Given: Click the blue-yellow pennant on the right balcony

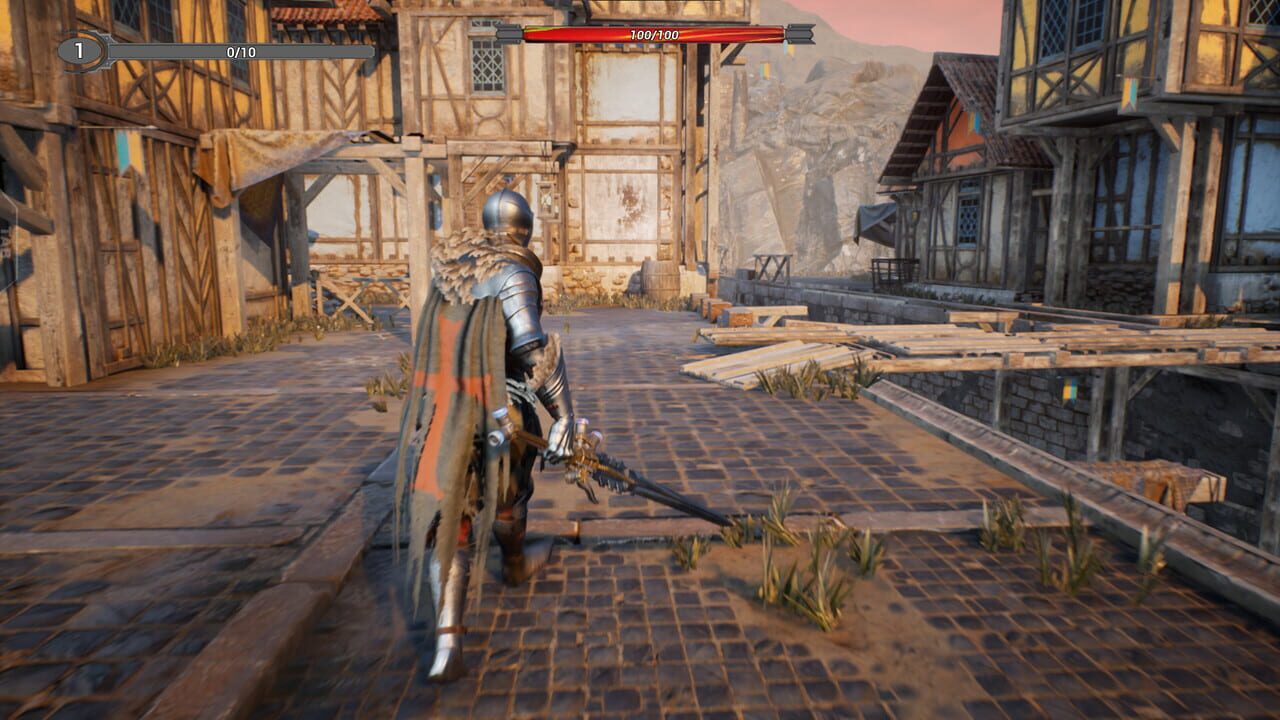Looking at the screenshot, I should tap(1129, 92).
